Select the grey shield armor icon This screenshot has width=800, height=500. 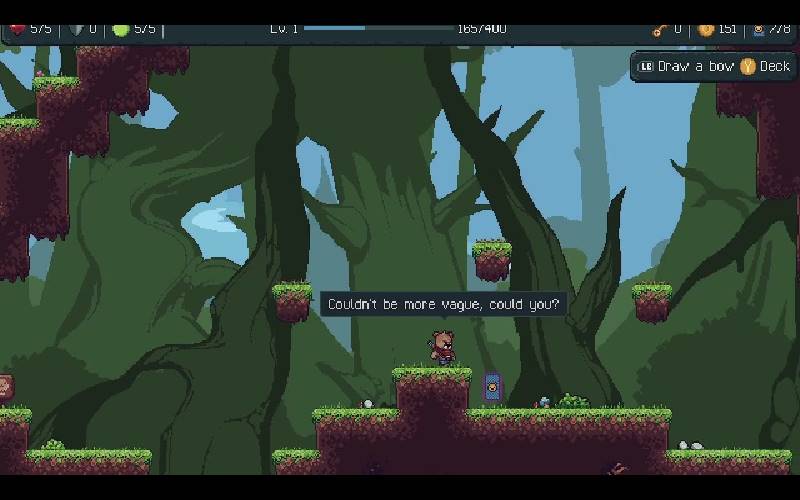75,29
